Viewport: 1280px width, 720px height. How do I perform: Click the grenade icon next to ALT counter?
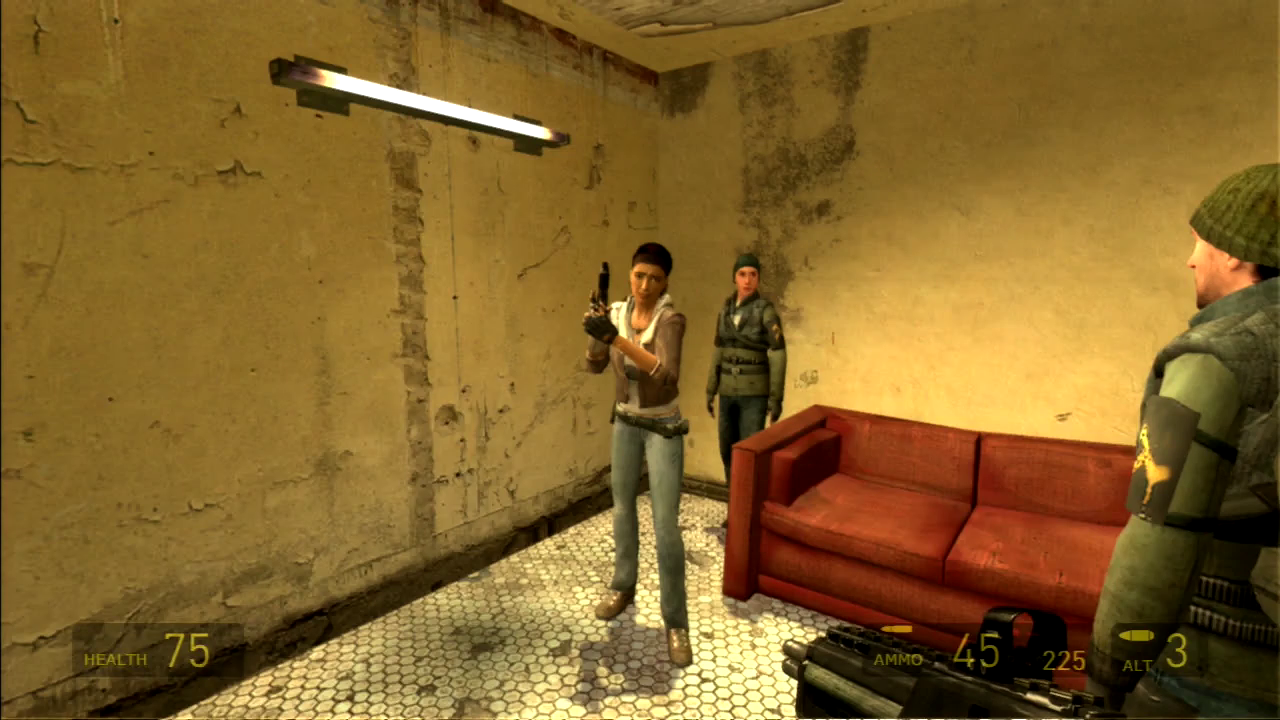(x=1136, y=633)
